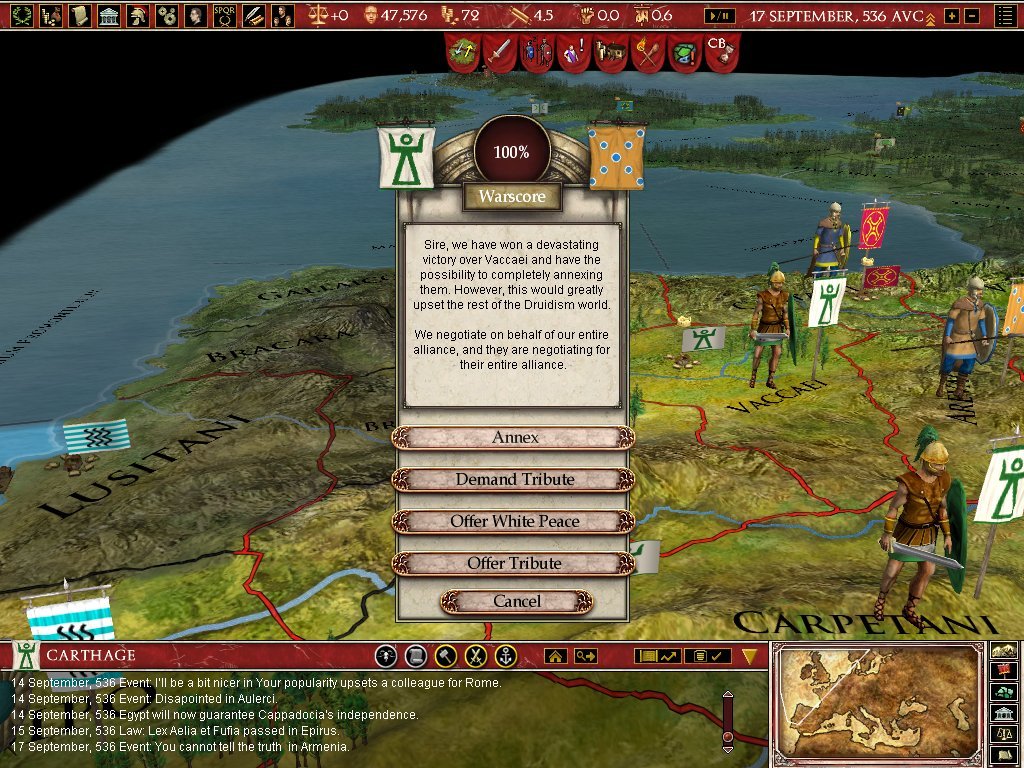This screenshot has height=768, width=1024.
Task: Toggle the play/pause game speed button
Action: pos(719,16)
